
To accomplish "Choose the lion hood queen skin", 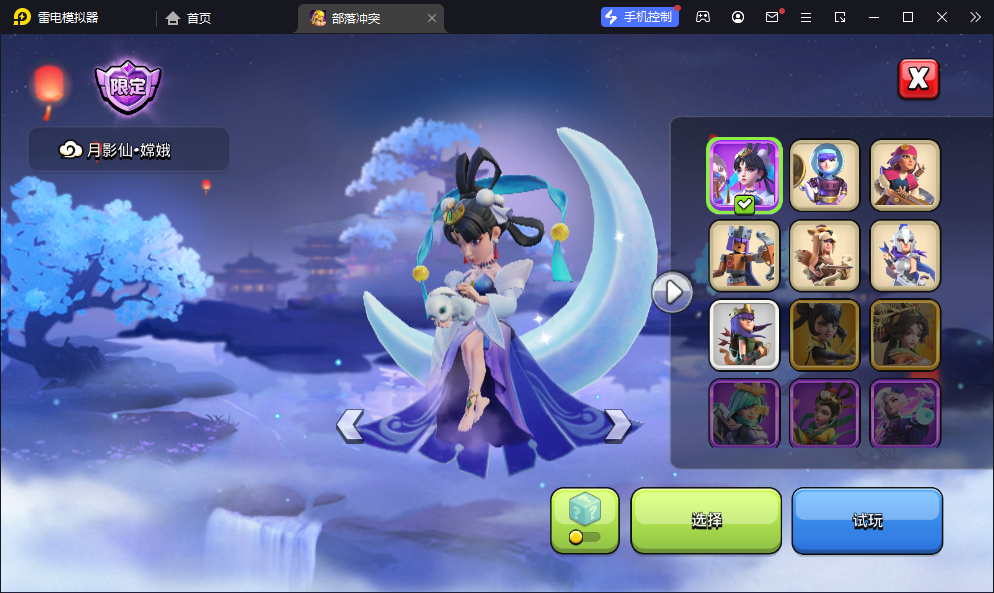I will pos(824,255).
